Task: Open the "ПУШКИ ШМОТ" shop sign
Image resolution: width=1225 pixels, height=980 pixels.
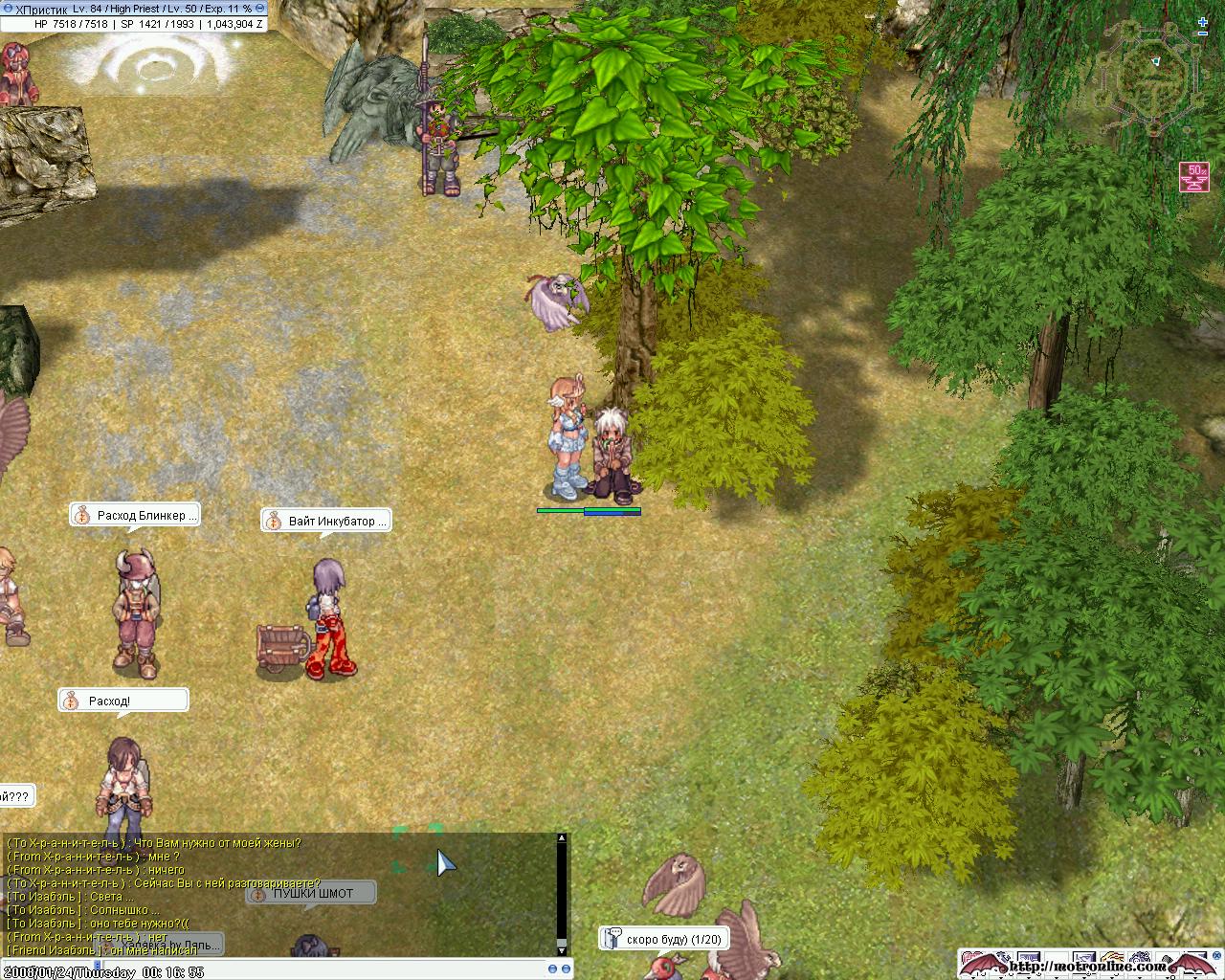Action: coord(312,894)
